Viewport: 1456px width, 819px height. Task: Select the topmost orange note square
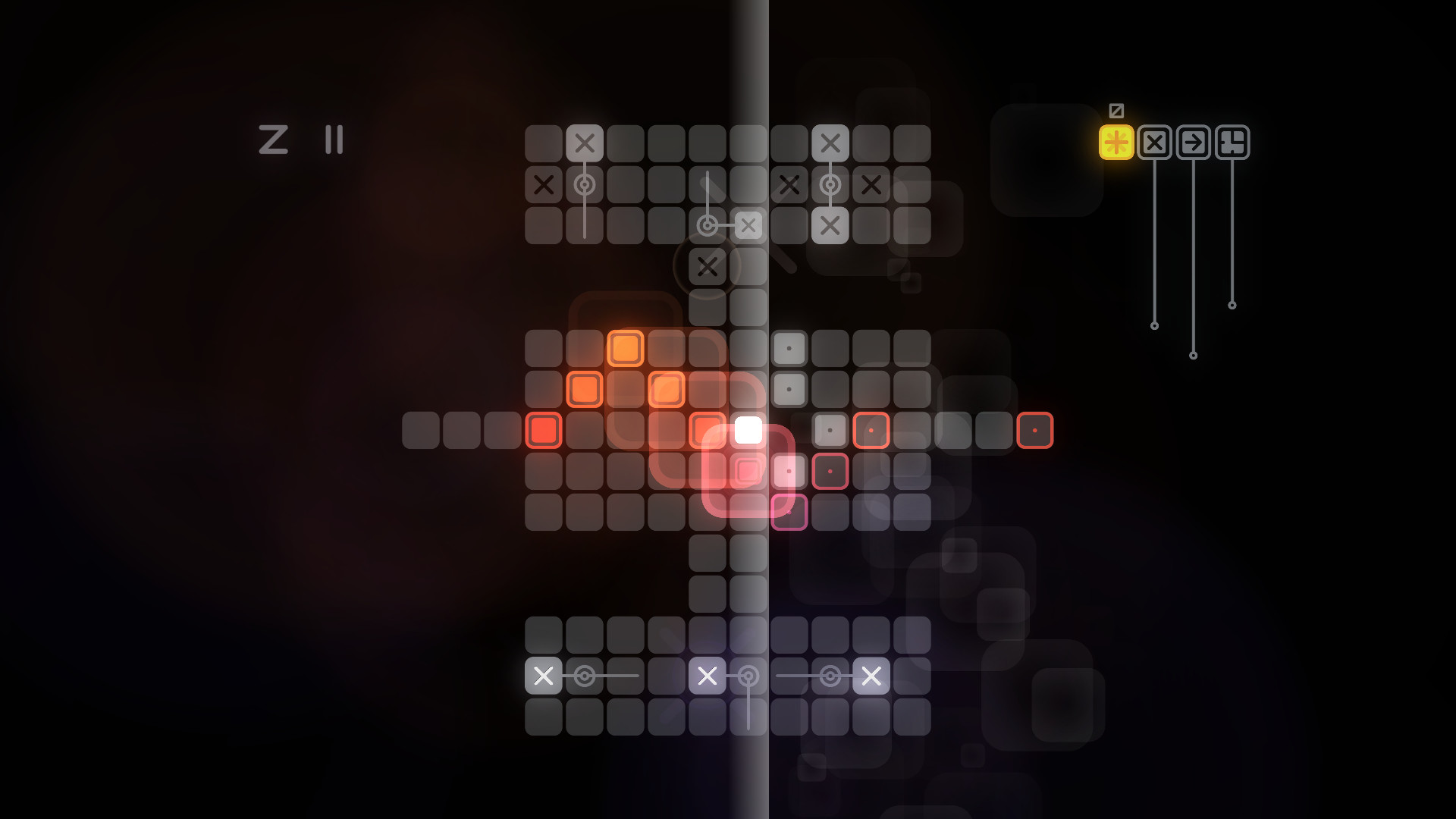point(626,348)
